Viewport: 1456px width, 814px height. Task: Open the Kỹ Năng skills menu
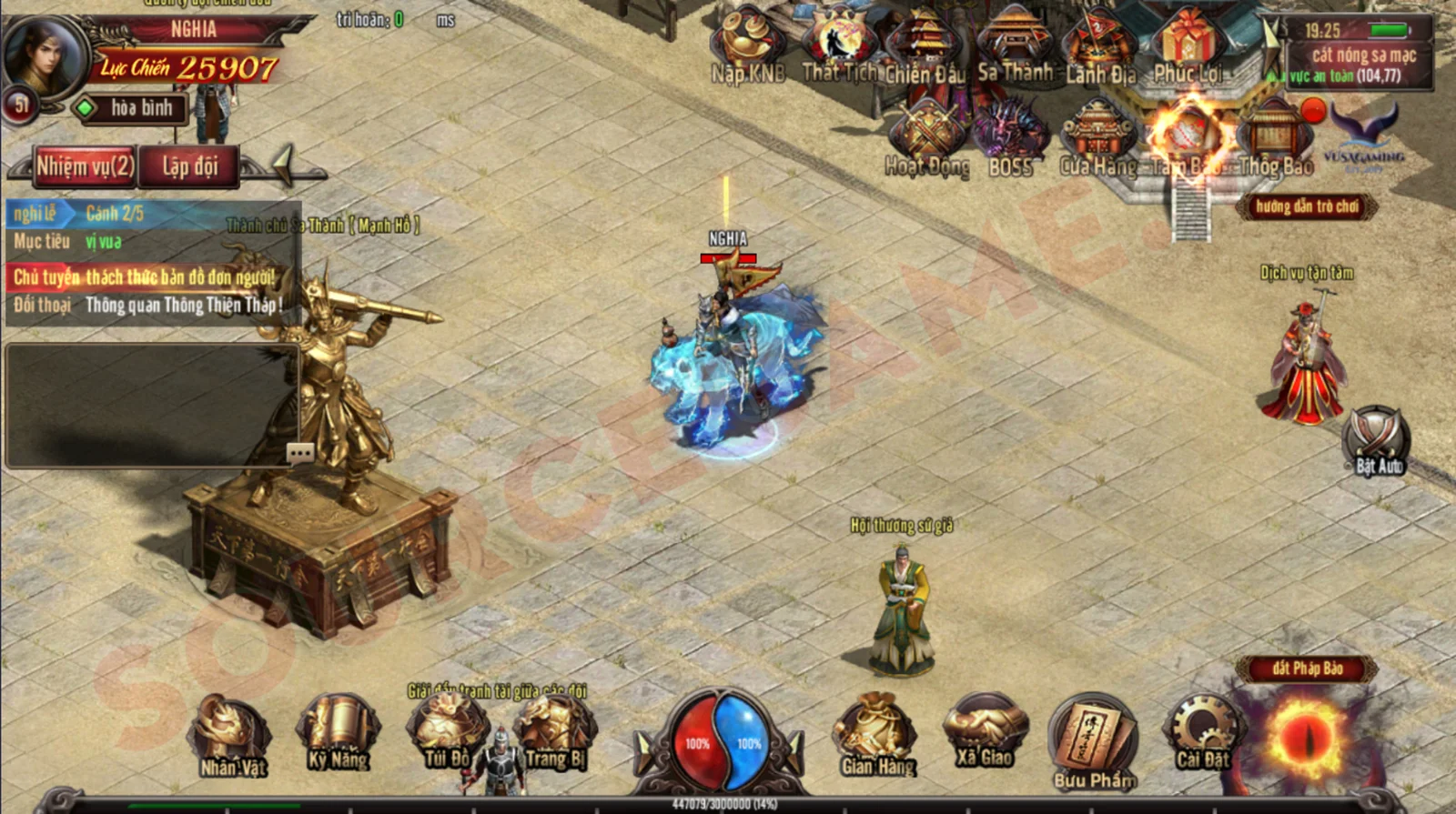pyautogui.click(x=338, y=733)
